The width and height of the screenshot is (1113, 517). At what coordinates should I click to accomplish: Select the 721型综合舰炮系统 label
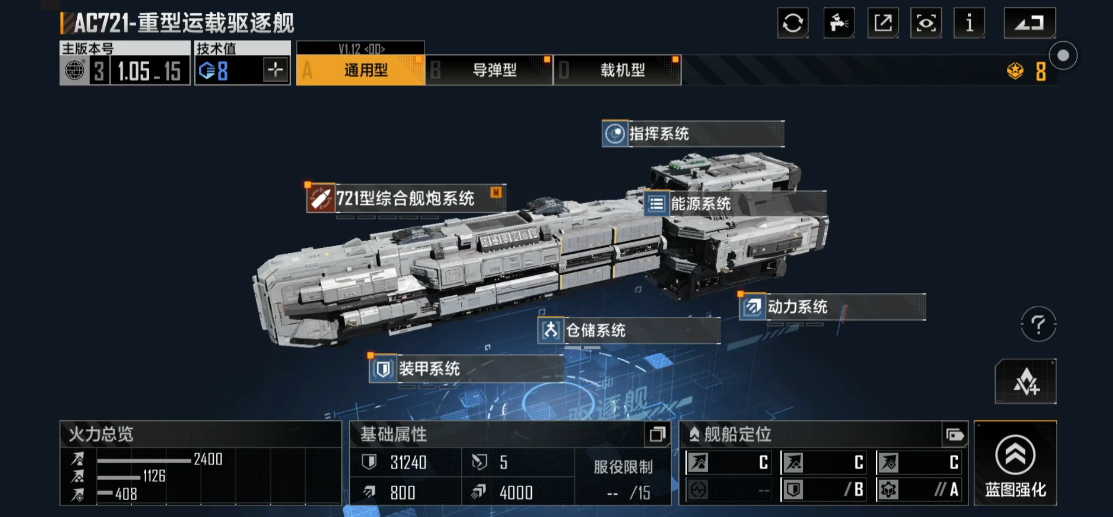(x=405, y=198)
